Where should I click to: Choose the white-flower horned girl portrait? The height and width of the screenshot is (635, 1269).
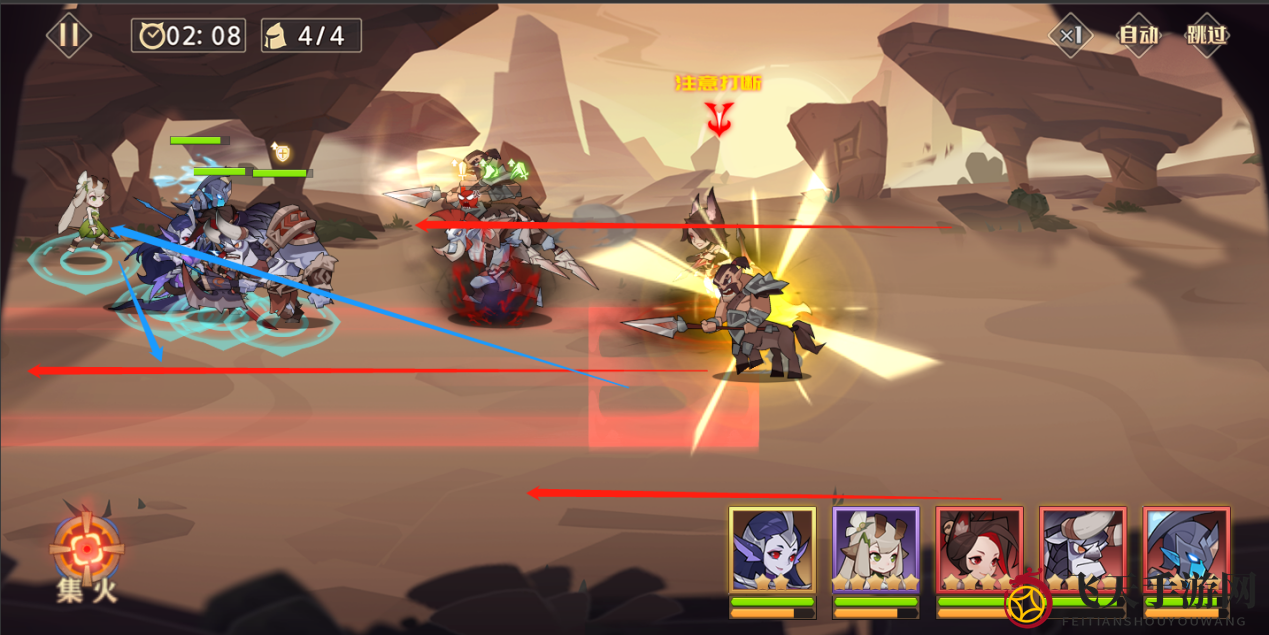tap(876, 550)
